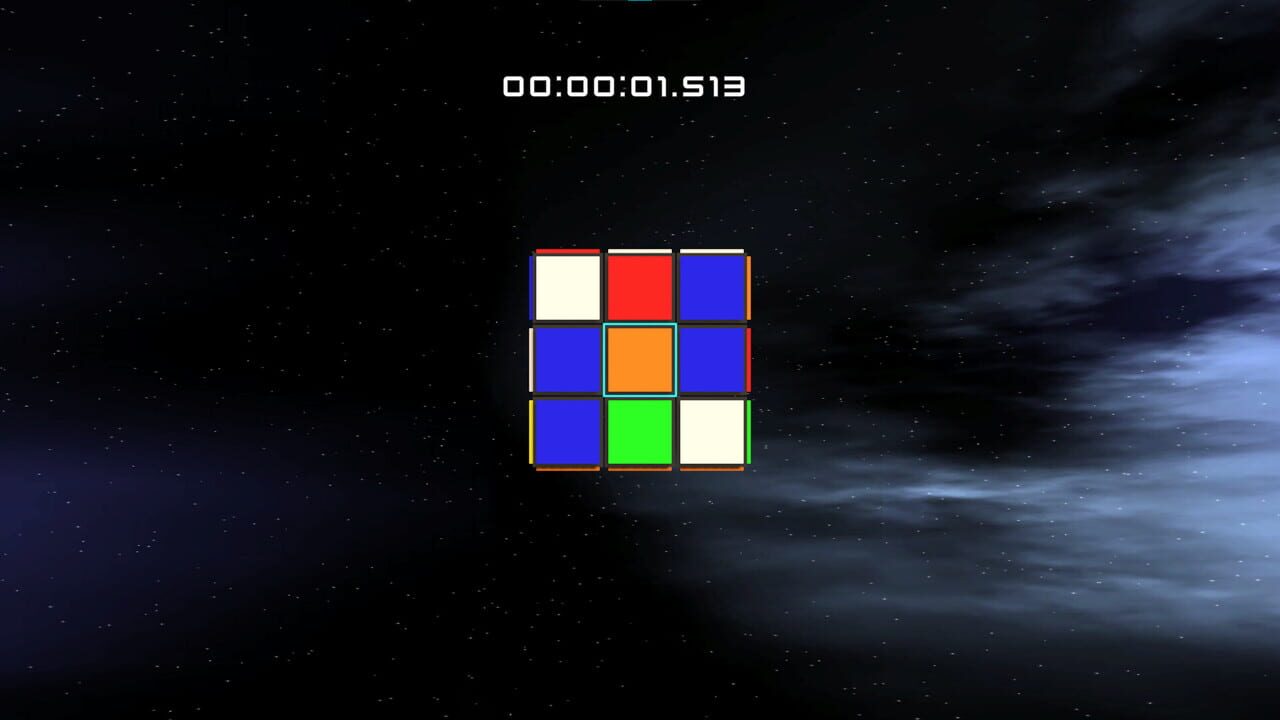Click the orange edge strip right of the top-right tile
The image size is (1280, 720).
click(x=748, y=286)
